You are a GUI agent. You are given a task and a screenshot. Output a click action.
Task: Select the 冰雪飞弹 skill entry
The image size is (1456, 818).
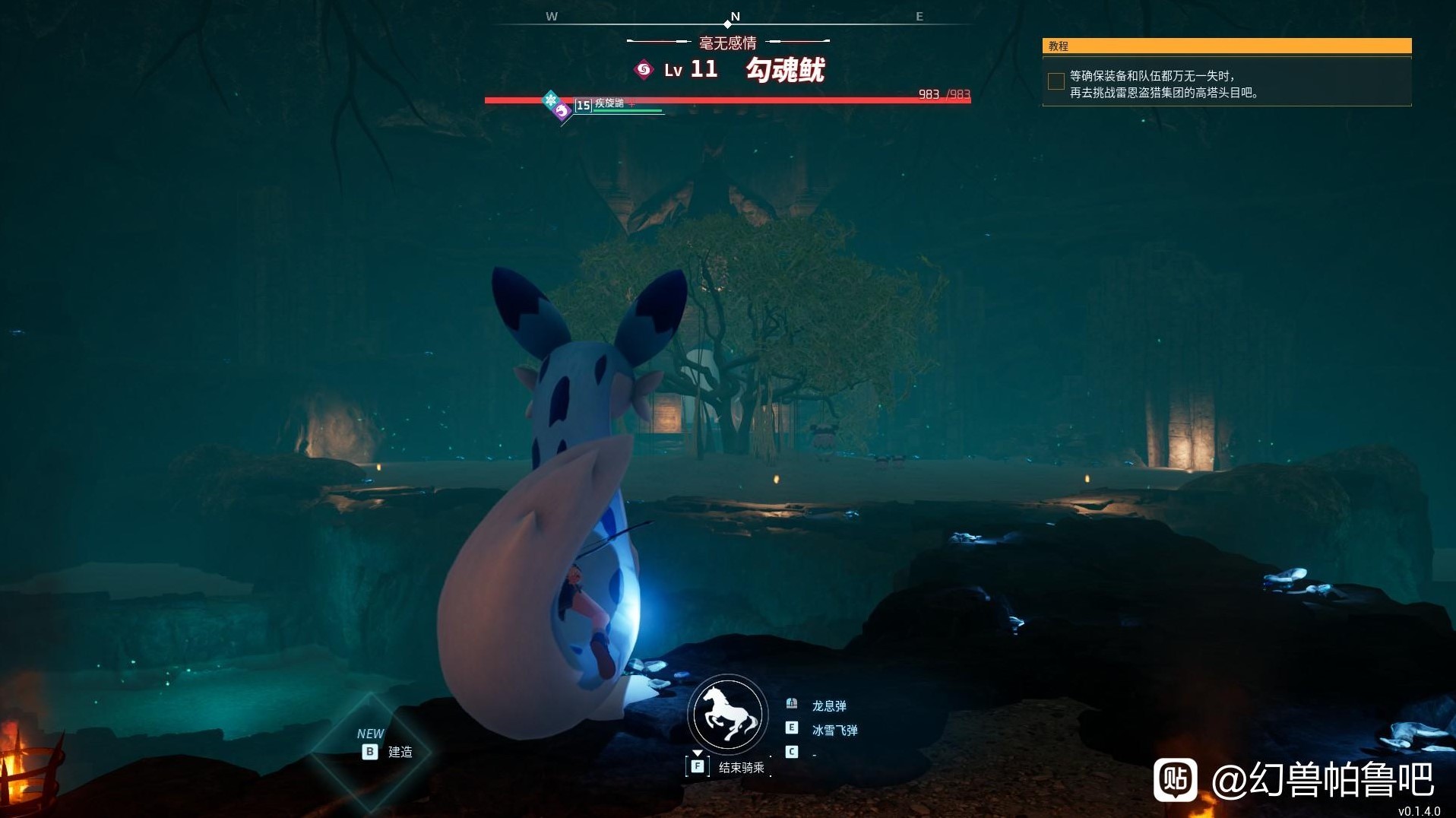pyautogui.click(x=834, y=730)
